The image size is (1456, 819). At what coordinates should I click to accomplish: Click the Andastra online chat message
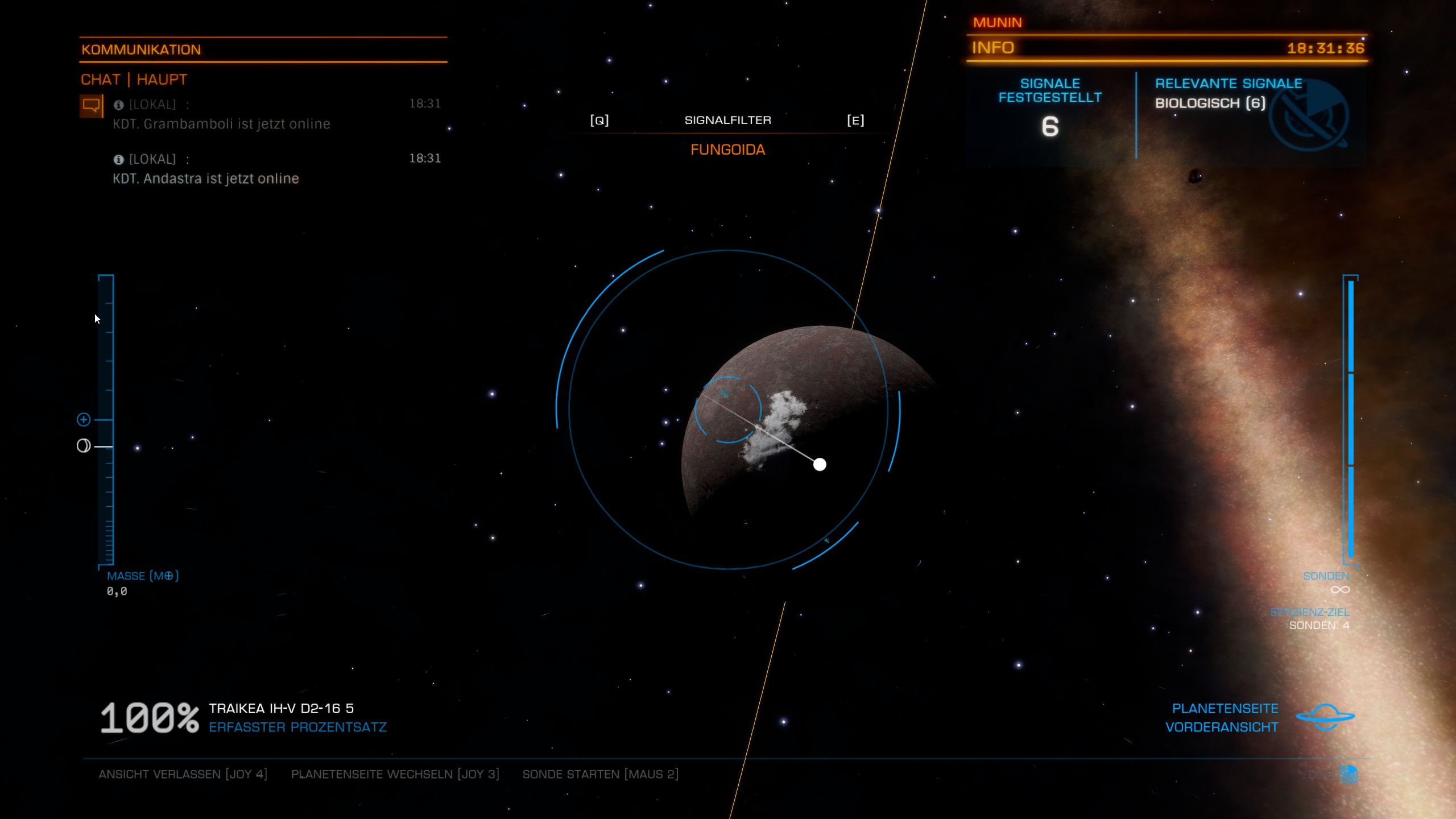tap(205, 179)
